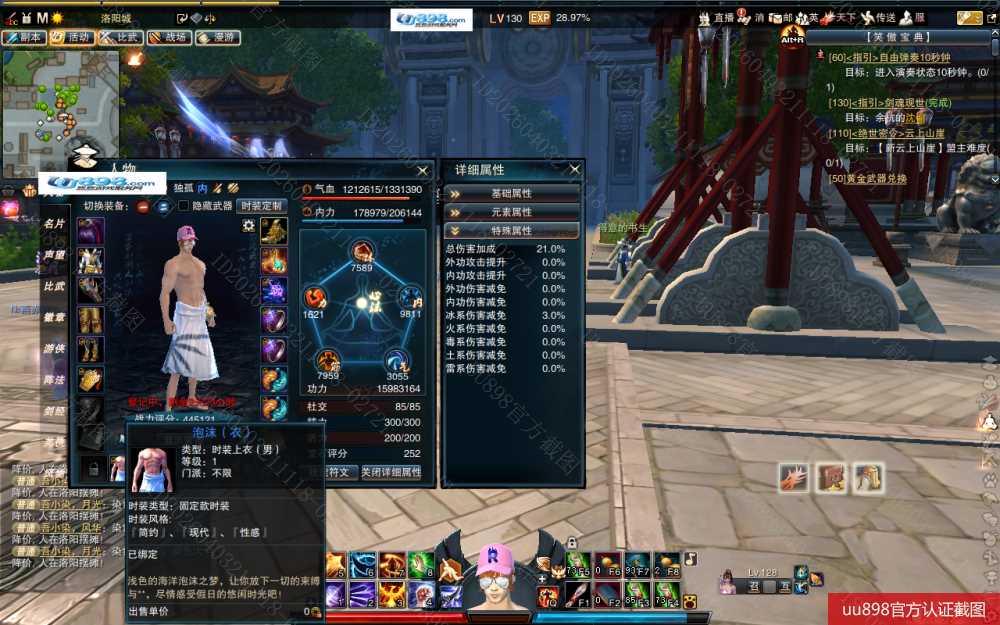
Task: Click the 漫游 roaming button
Action: [x=216, y=37]
